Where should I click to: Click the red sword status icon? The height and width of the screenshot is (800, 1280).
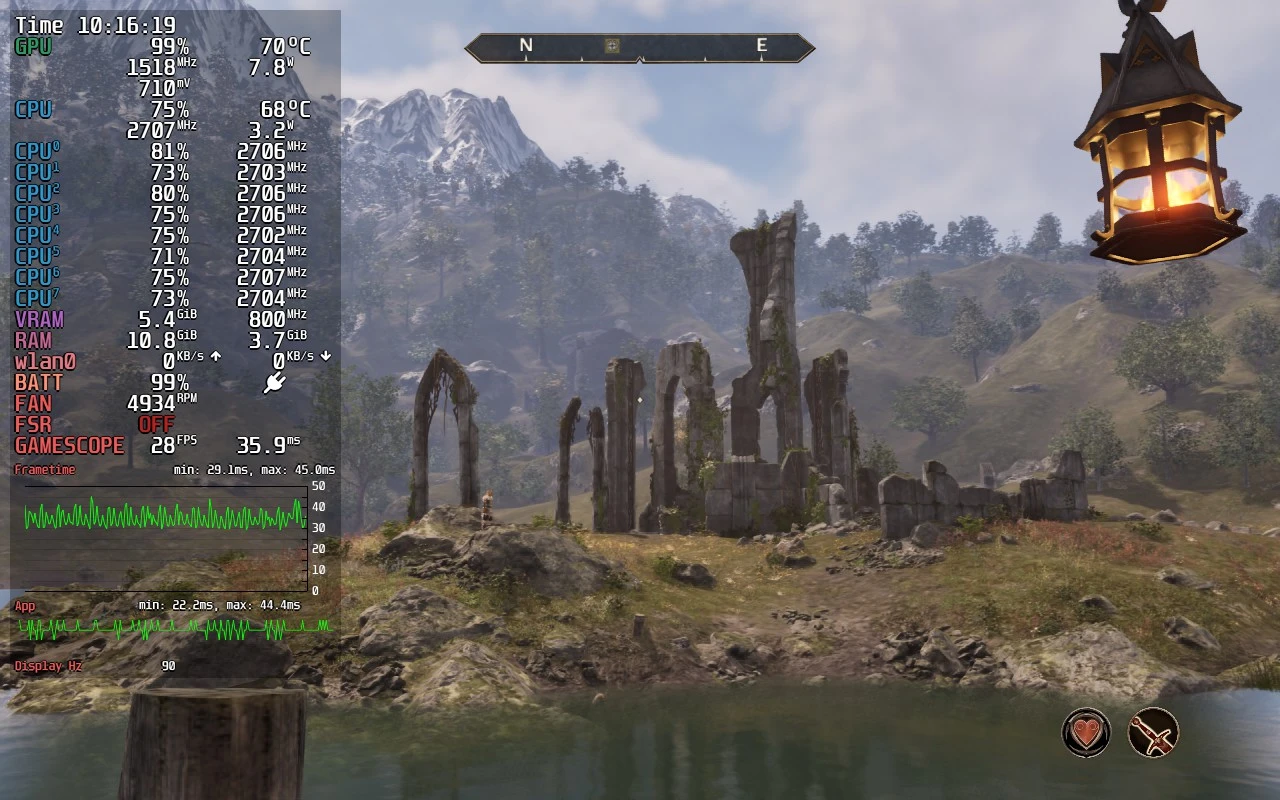tap(1153, 732)
